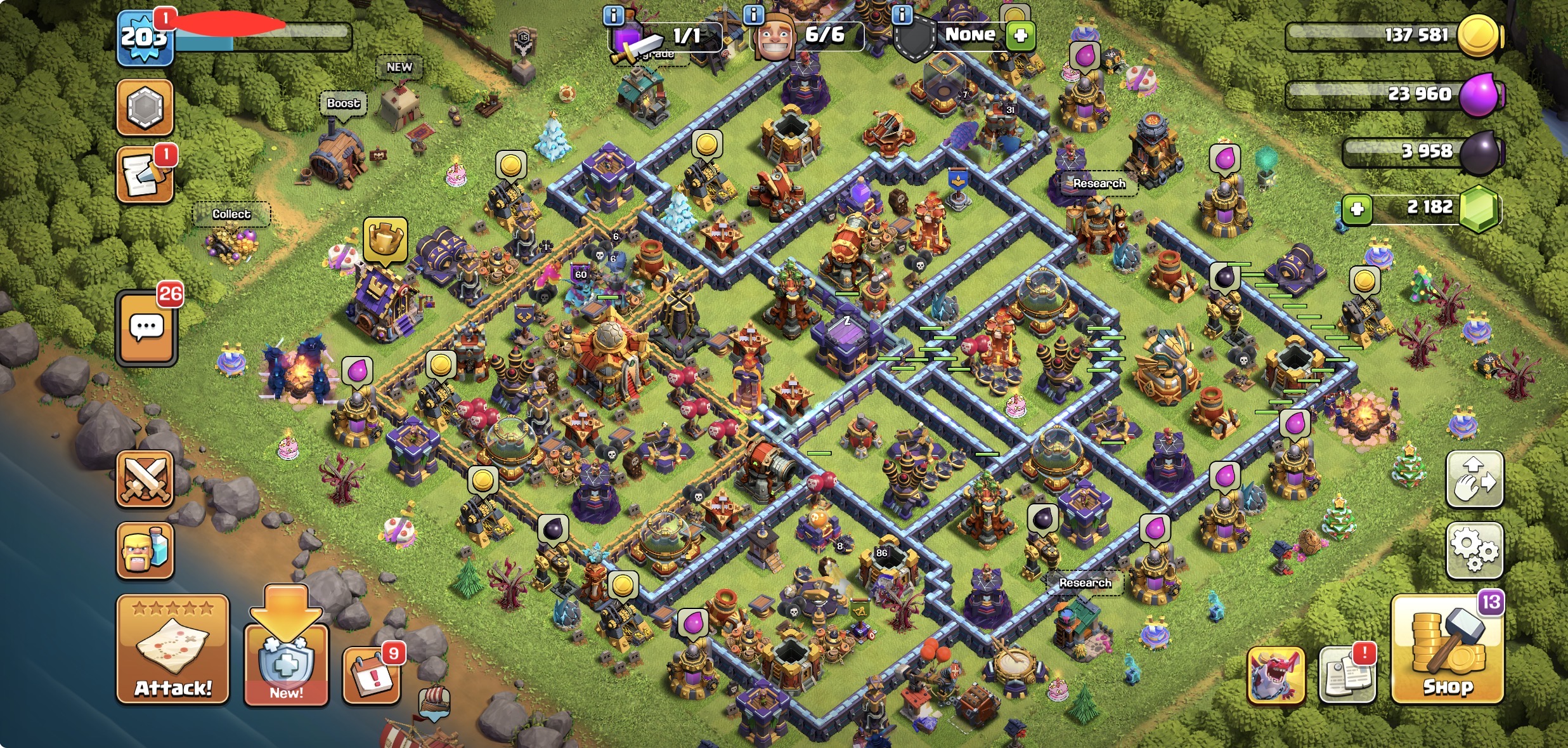Screen dimensions: 1568x748
Task: Open the chat panel with 26 messages
Action: pyautogui.click(x=146, y=328)
